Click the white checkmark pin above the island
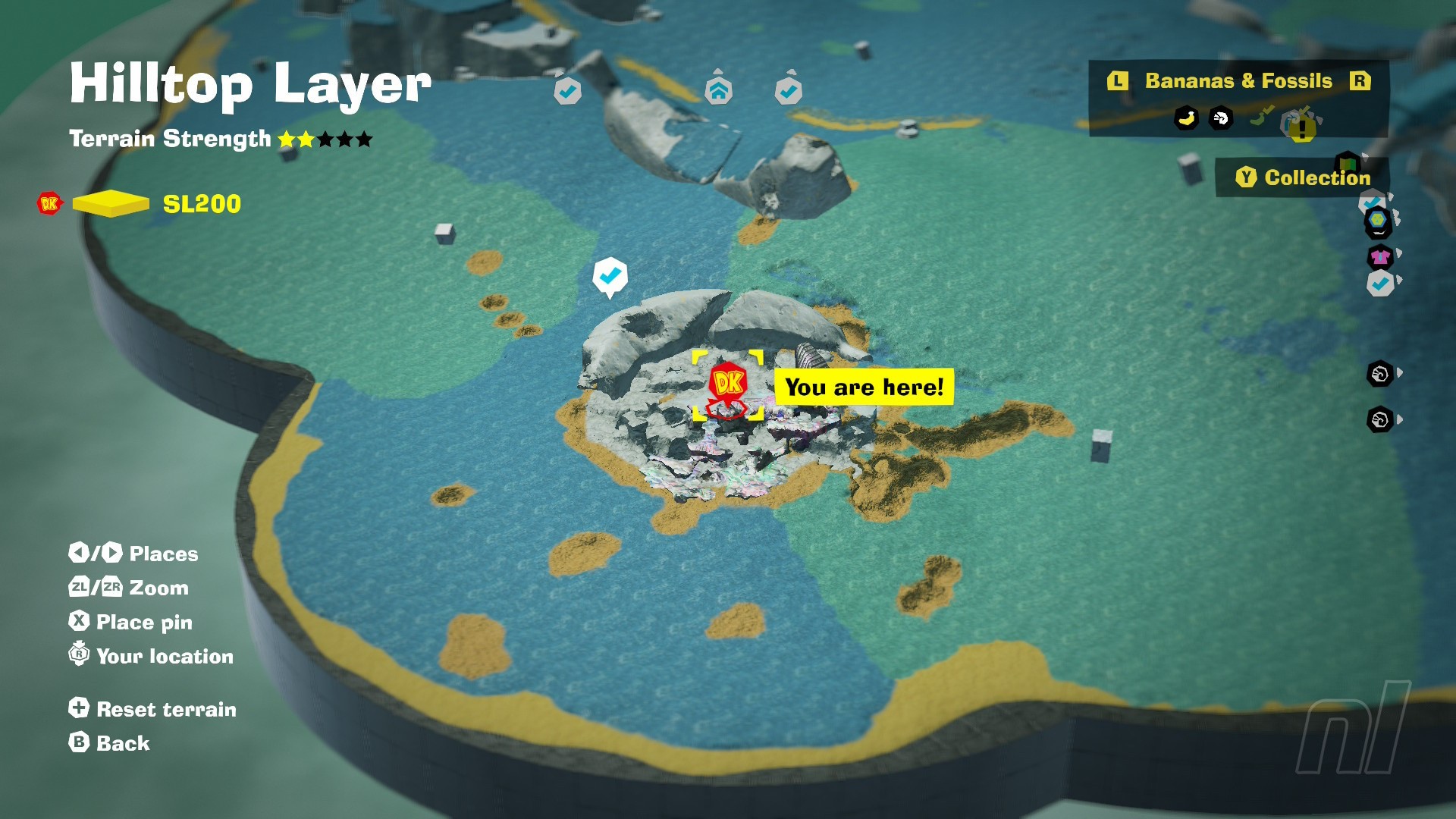 pyautogui.click(x=610, y=276)
